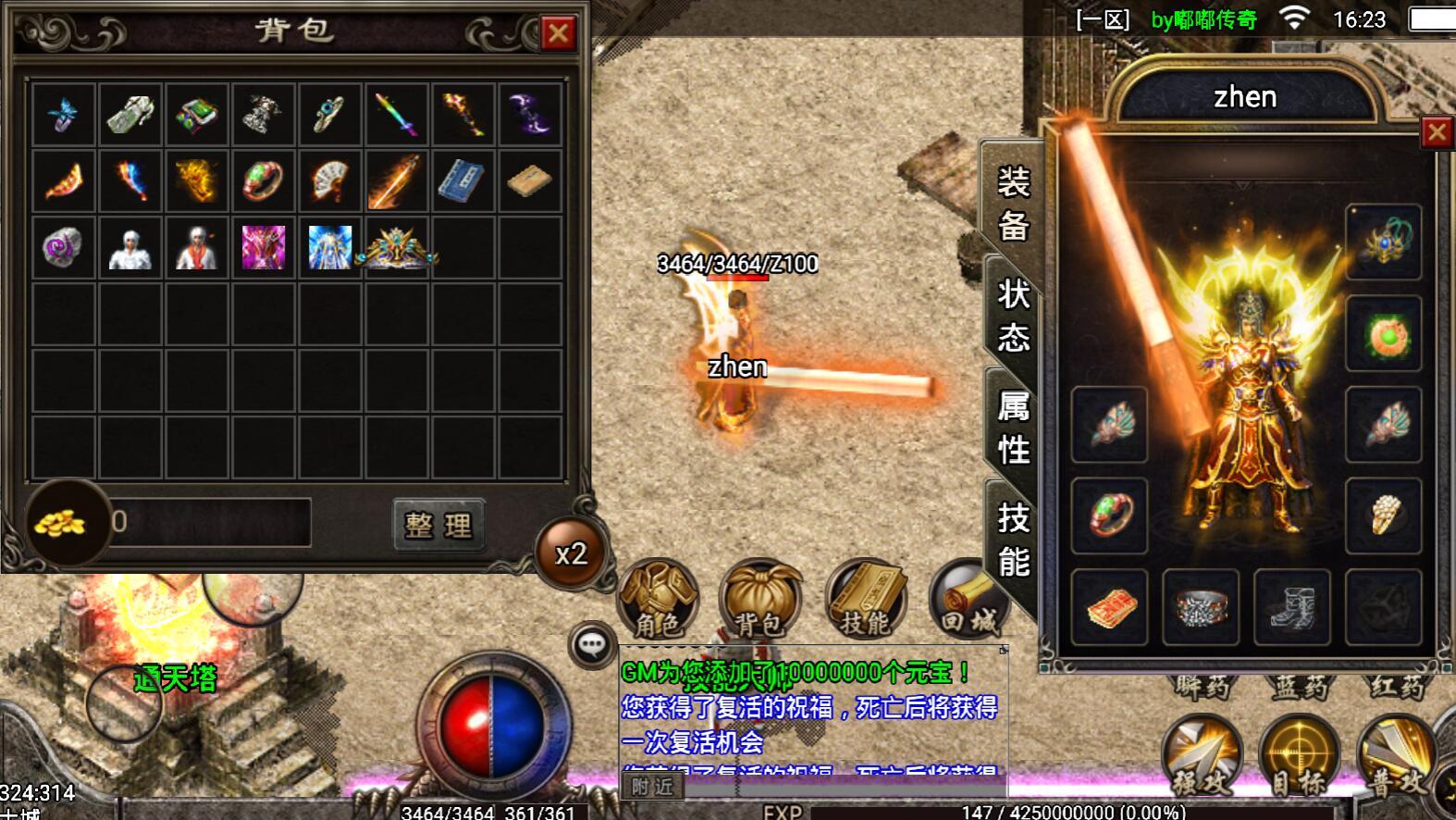Screen dimensions: 1456x820
Task: Activate the 目标 target button
Action: click(x=1299, y=754)
